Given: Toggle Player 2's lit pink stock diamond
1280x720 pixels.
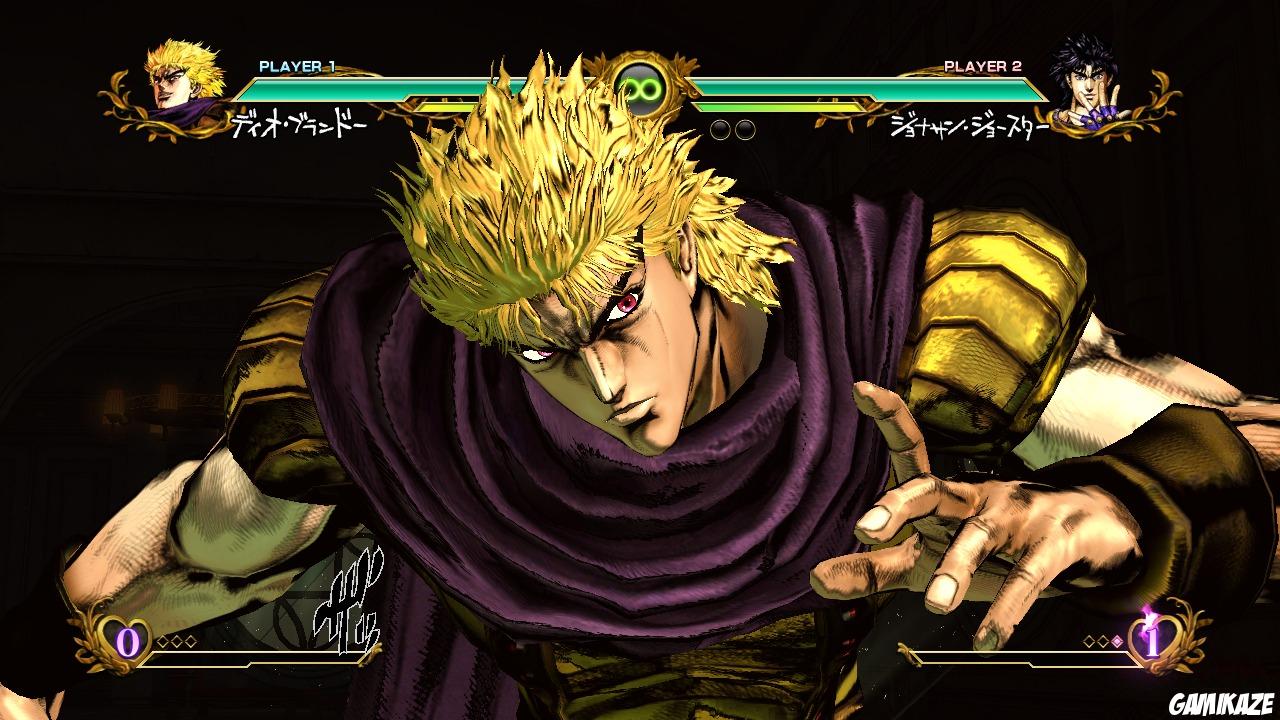Looking at the screenshot, I should click(1117, 642).
